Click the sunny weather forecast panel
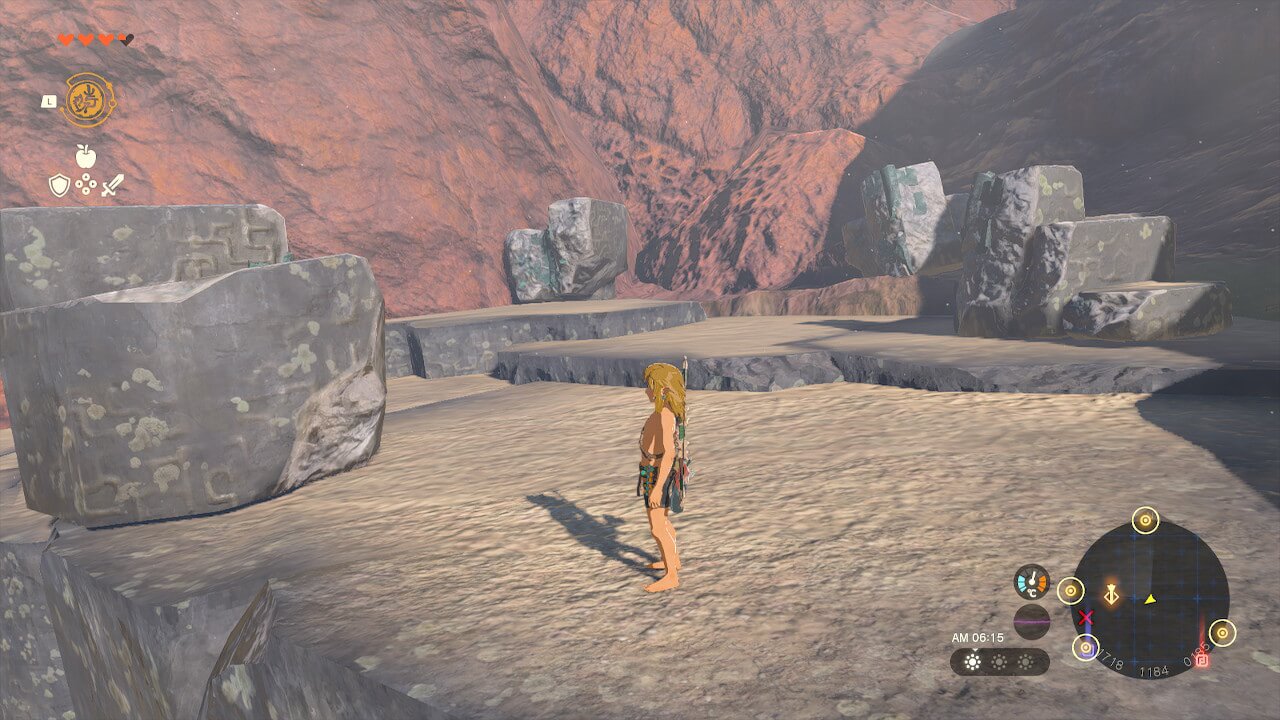1280x720 pixels. tap(999, 662)
